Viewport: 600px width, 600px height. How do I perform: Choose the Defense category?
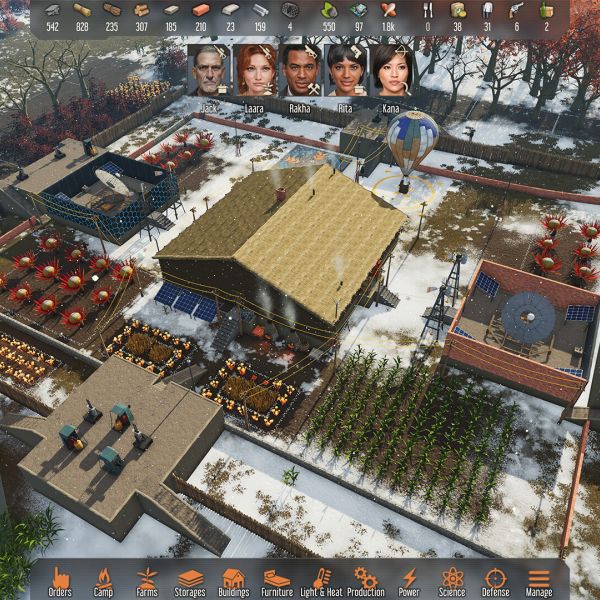click(496, 579)
